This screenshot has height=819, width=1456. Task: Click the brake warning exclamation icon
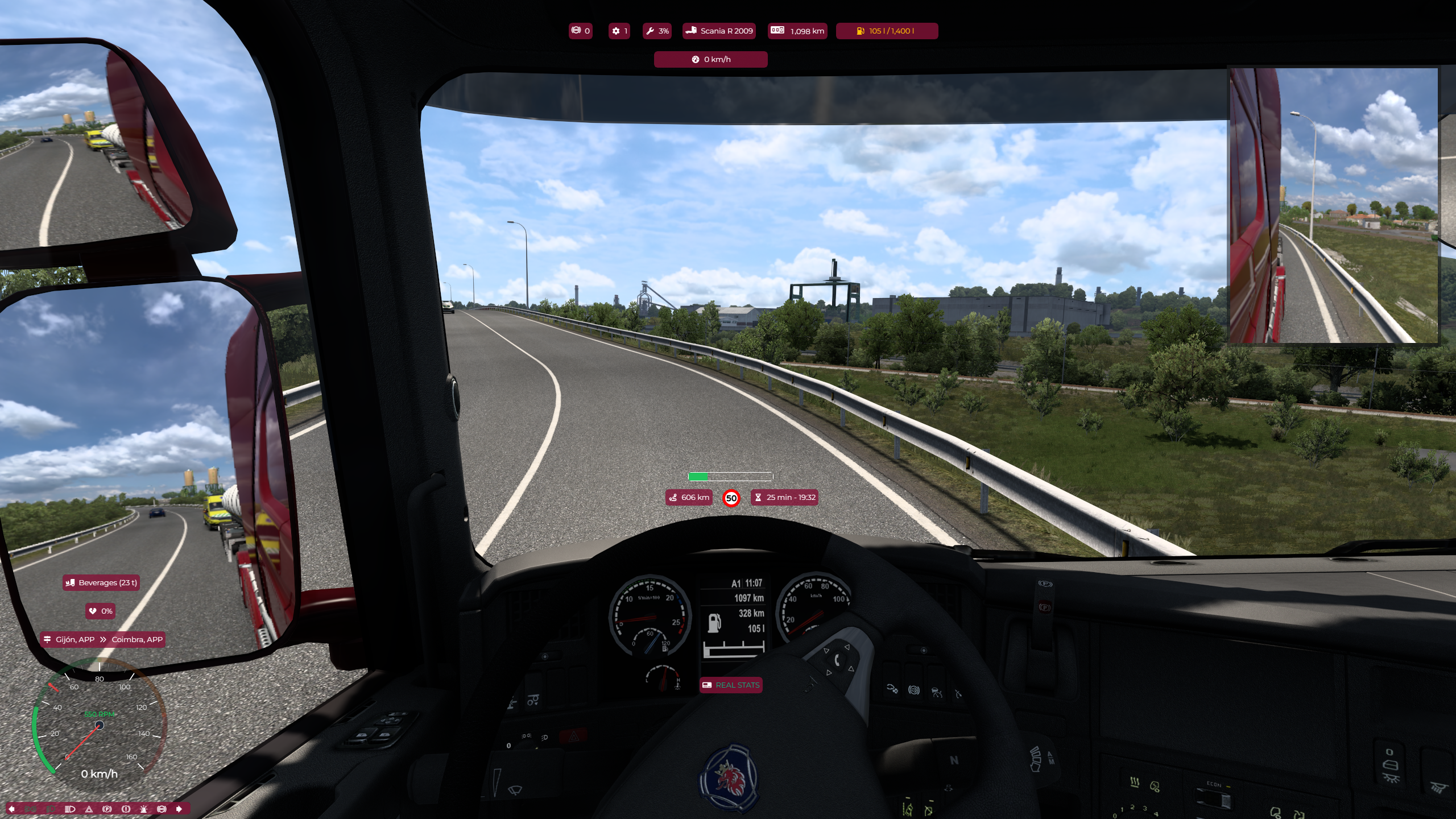(x=126, y=809)
